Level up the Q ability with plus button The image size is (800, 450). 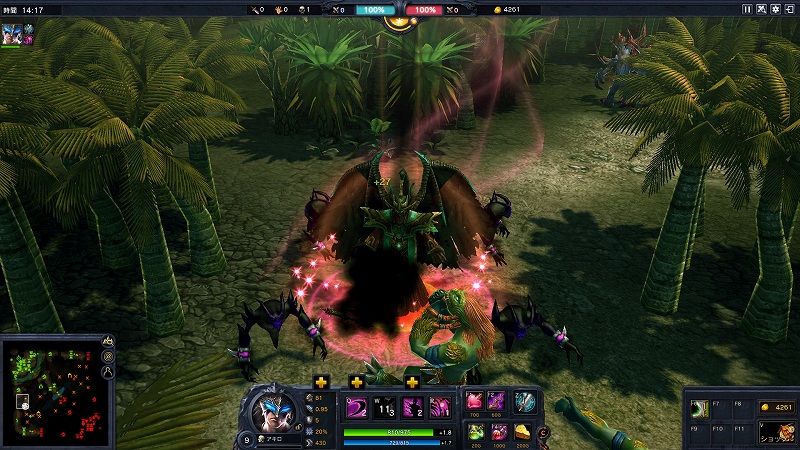[x=321, y=381]
